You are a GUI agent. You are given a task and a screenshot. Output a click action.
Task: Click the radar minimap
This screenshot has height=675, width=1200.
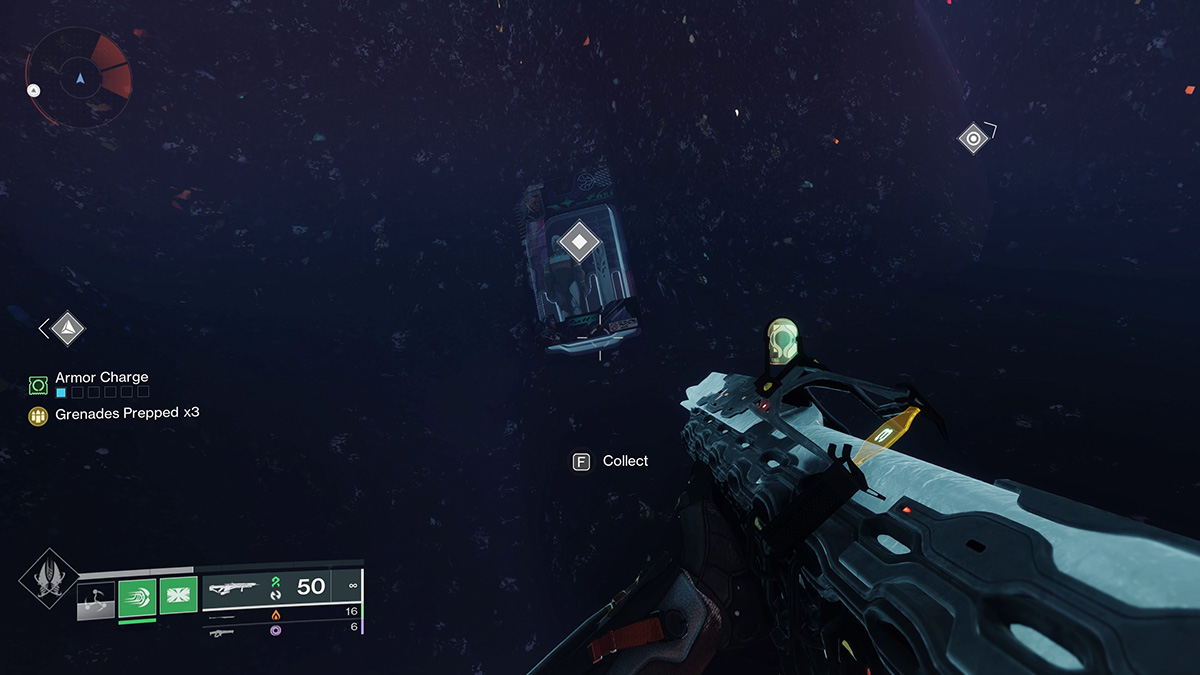click(x=79, y=77)
